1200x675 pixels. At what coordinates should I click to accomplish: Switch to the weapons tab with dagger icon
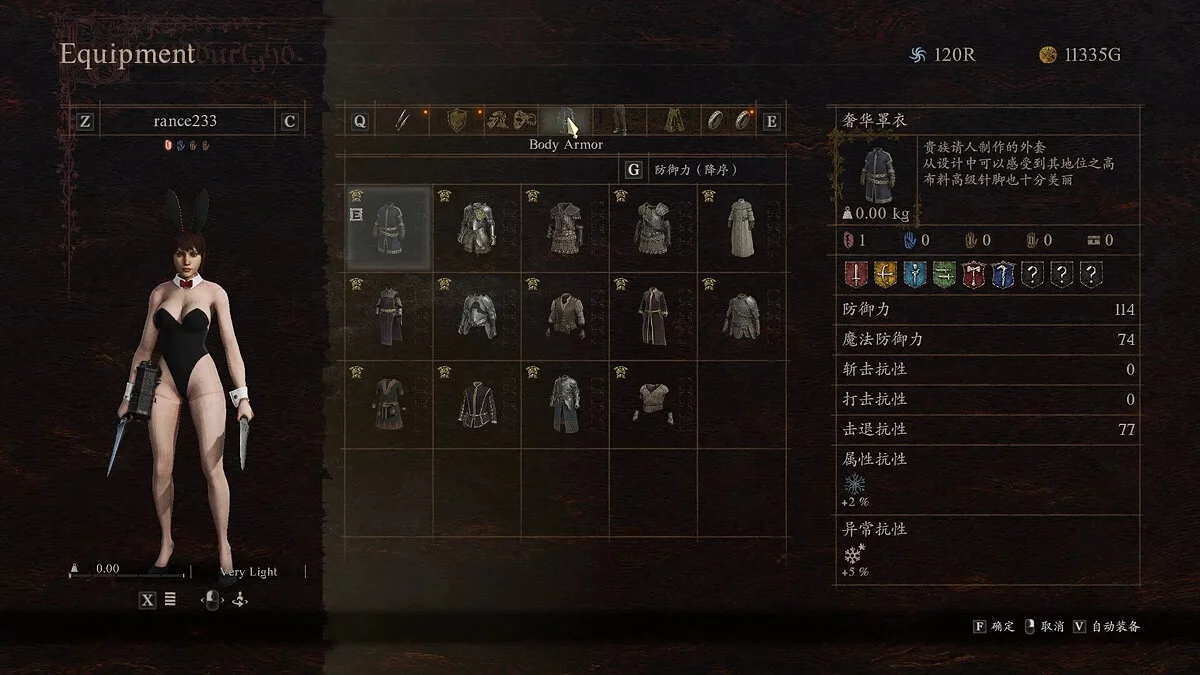[401, 121]
